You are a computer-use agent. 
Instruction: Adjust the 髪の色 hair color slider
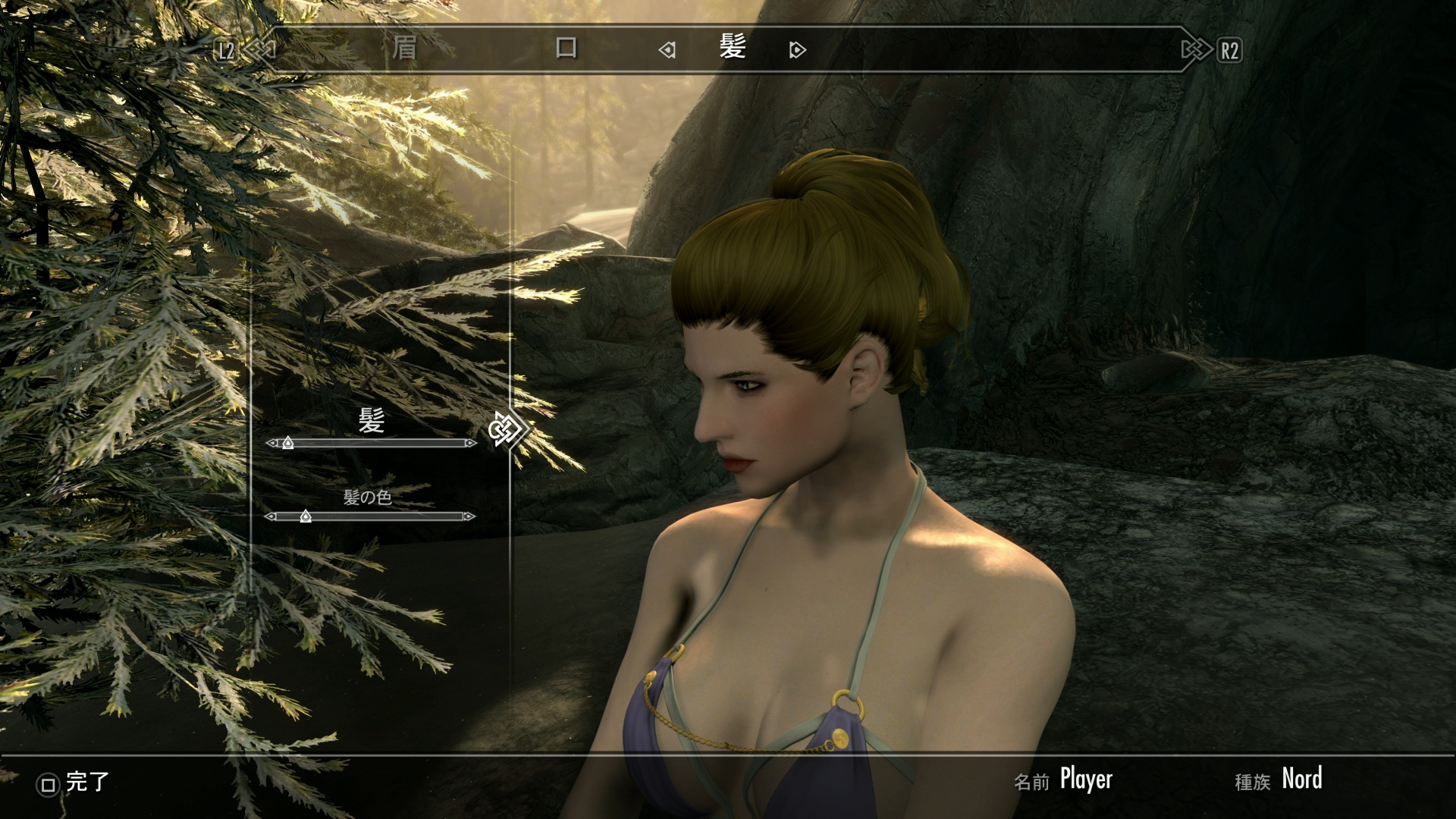pos(306,516)
